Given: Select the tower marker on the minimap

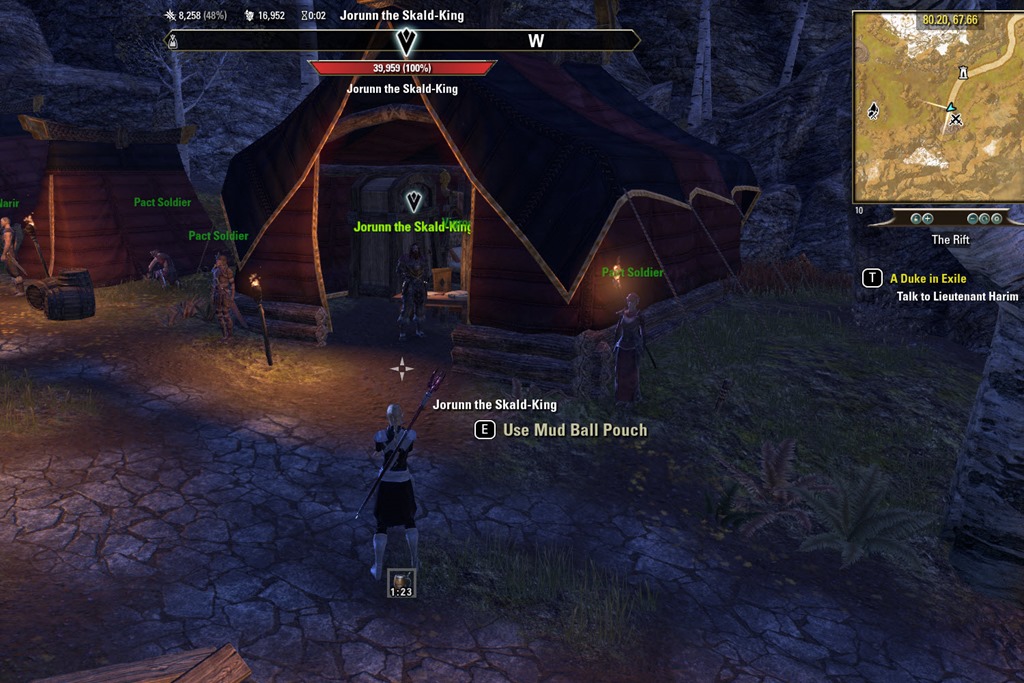Looking at the screenshot, I should coord(963,73).
